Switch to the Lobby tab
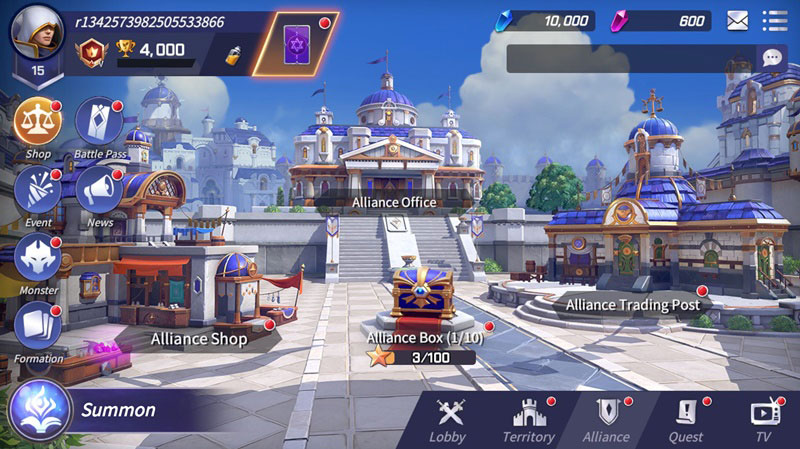Image resolution: width=800 pixels, height=449 pixels. coord(447,420)
